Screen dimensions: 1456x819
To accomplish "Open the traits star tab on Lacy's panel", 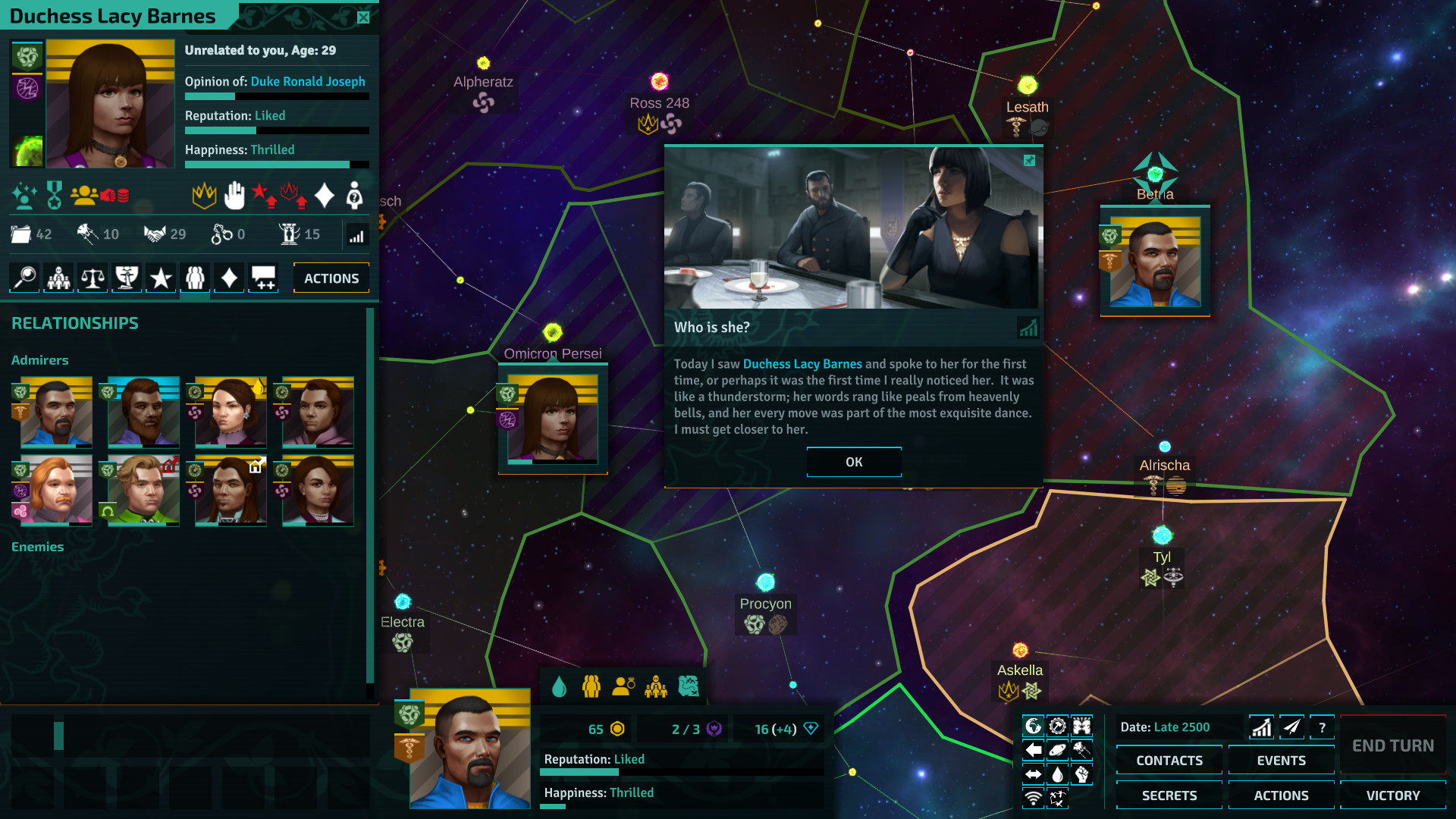I will pos(160,277).
